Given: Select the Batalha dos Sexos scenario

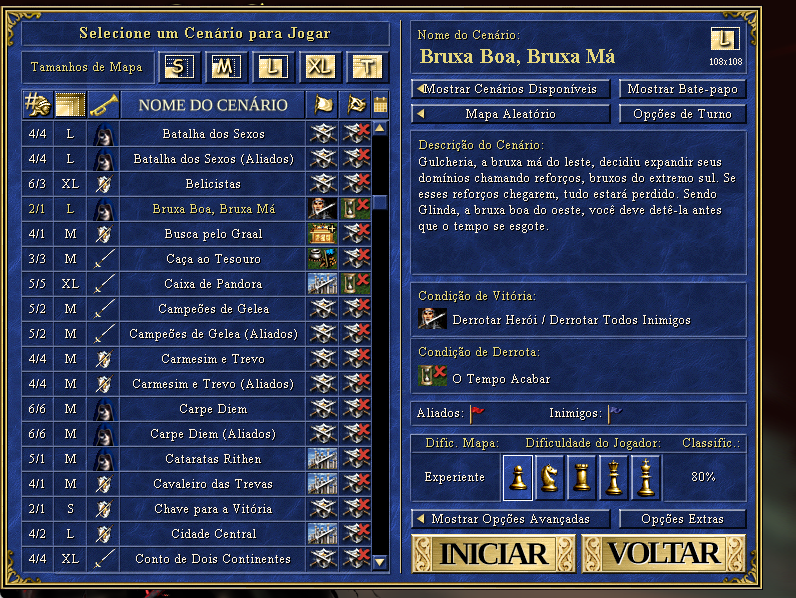Looking at the screenshot, I should 213,134.
